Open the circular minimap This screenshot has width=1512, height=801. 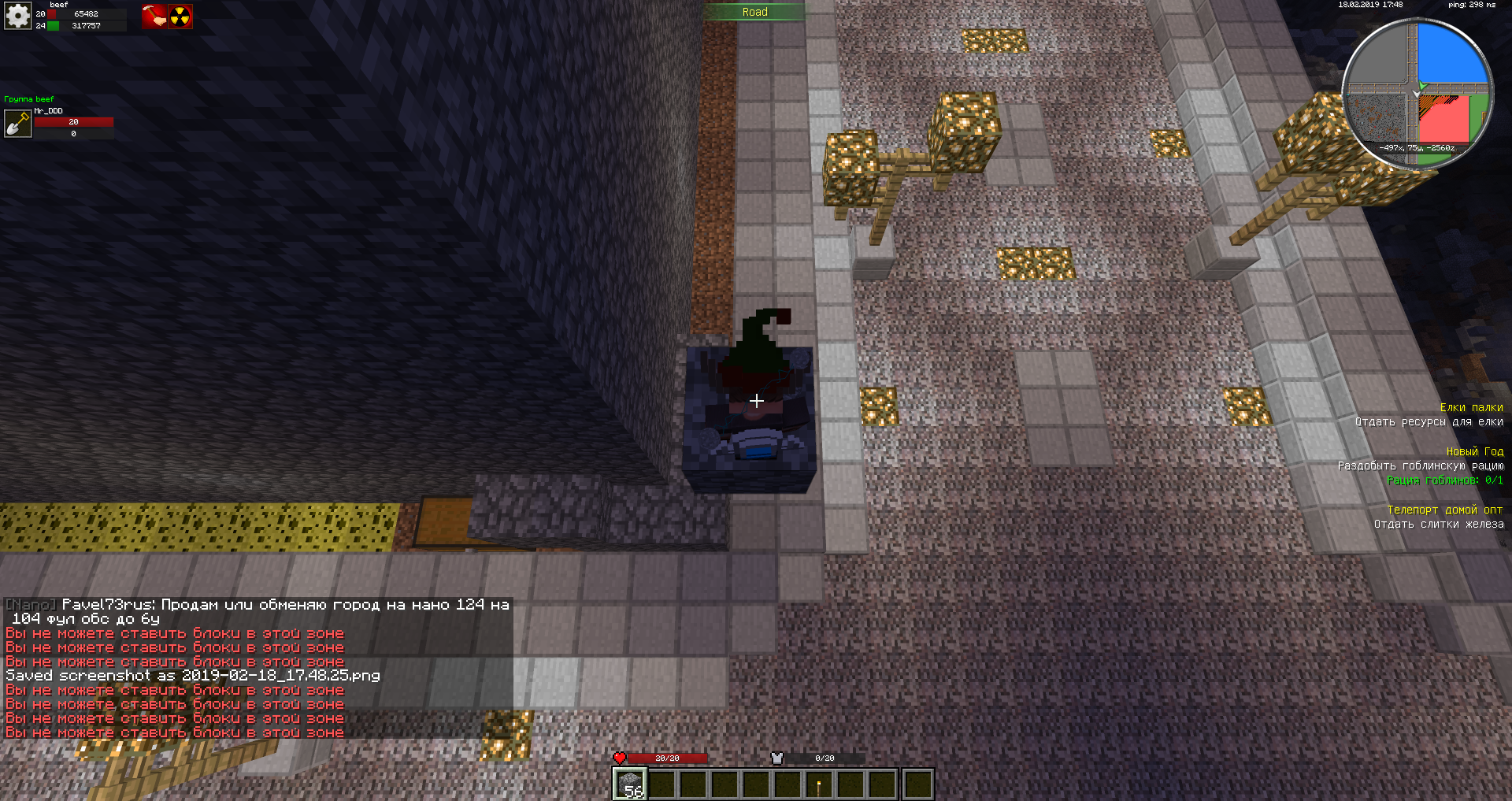click(1417, 93)
